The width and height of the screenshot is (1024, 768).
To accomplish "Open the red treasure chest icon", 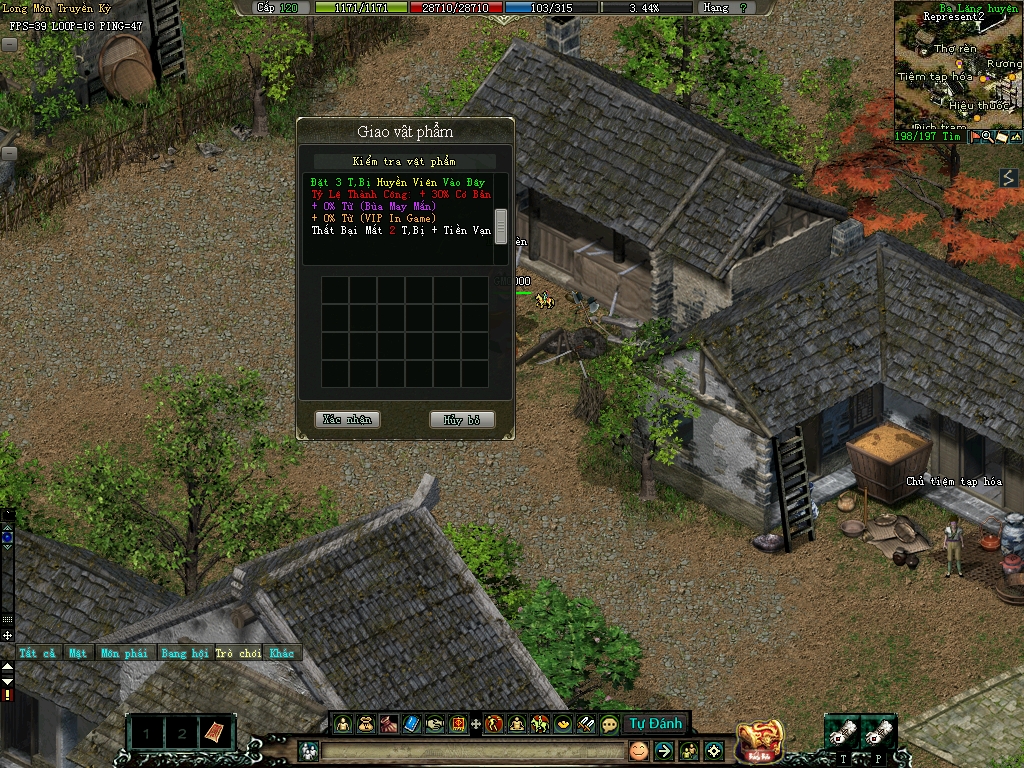I will click(x=758, y=740).
